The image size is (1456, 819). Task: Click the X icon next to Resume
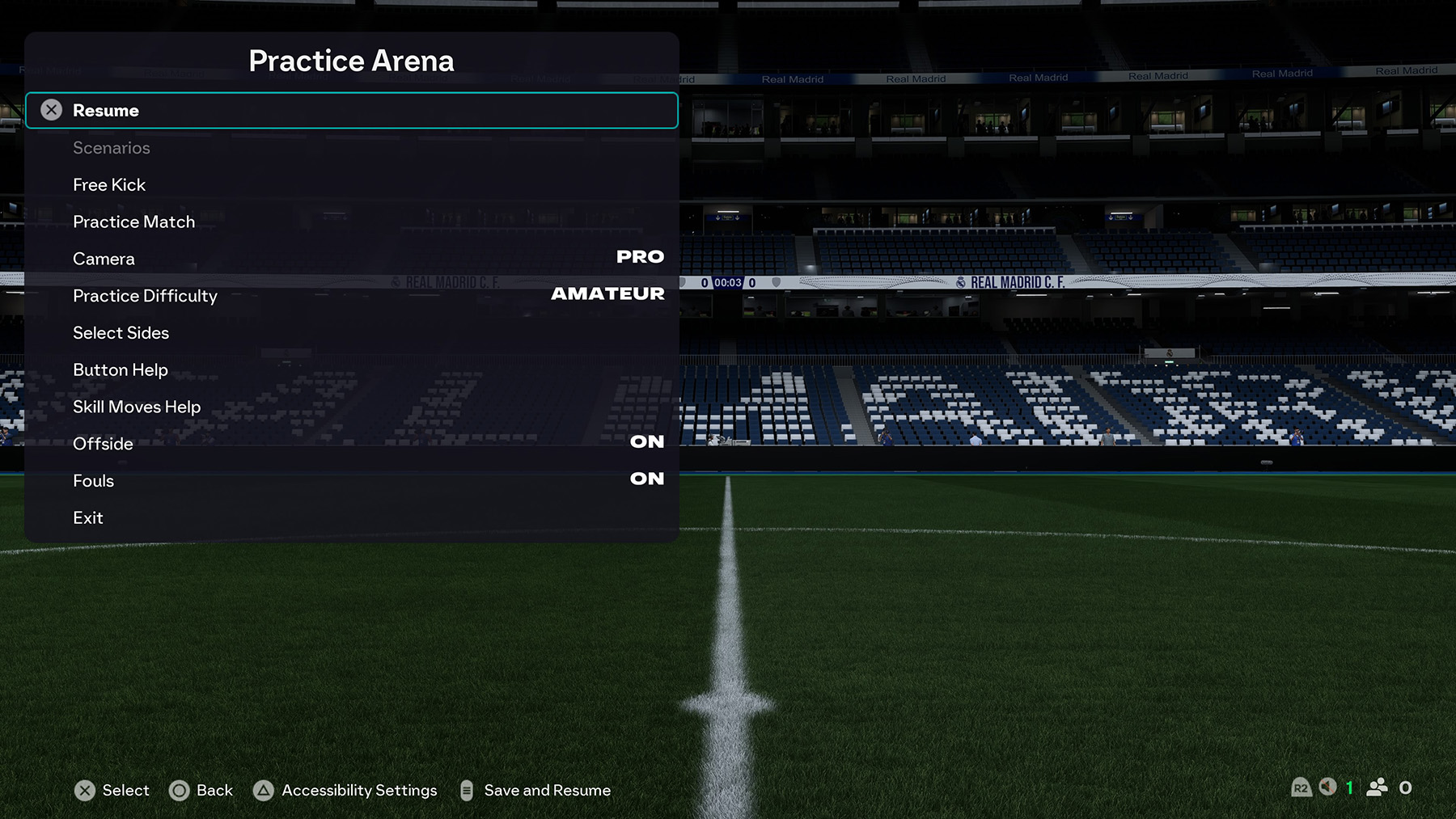coord(51,110)
